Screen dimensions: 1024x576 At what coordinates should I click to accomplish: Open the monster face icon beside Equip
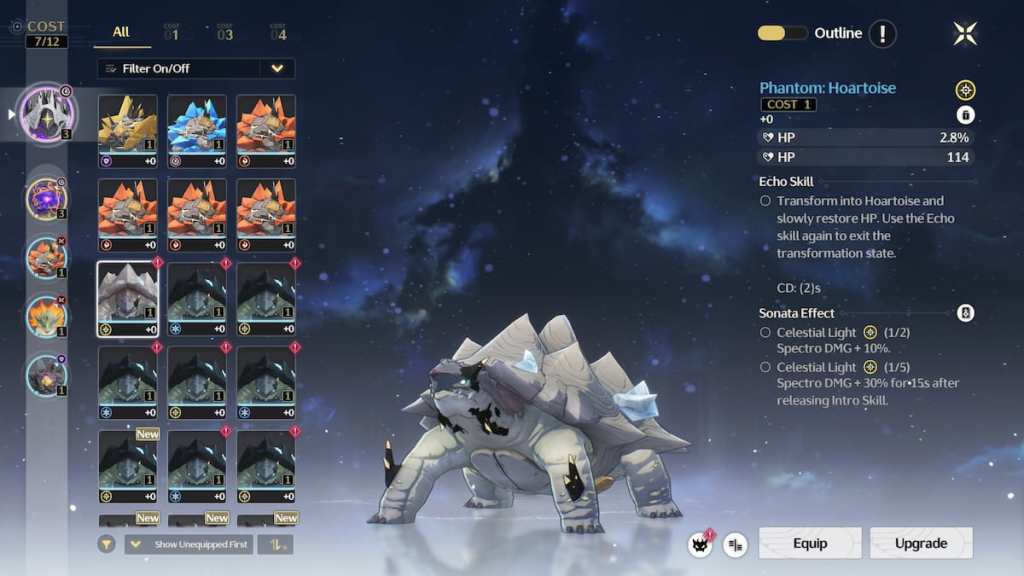[x=700, y=543]
